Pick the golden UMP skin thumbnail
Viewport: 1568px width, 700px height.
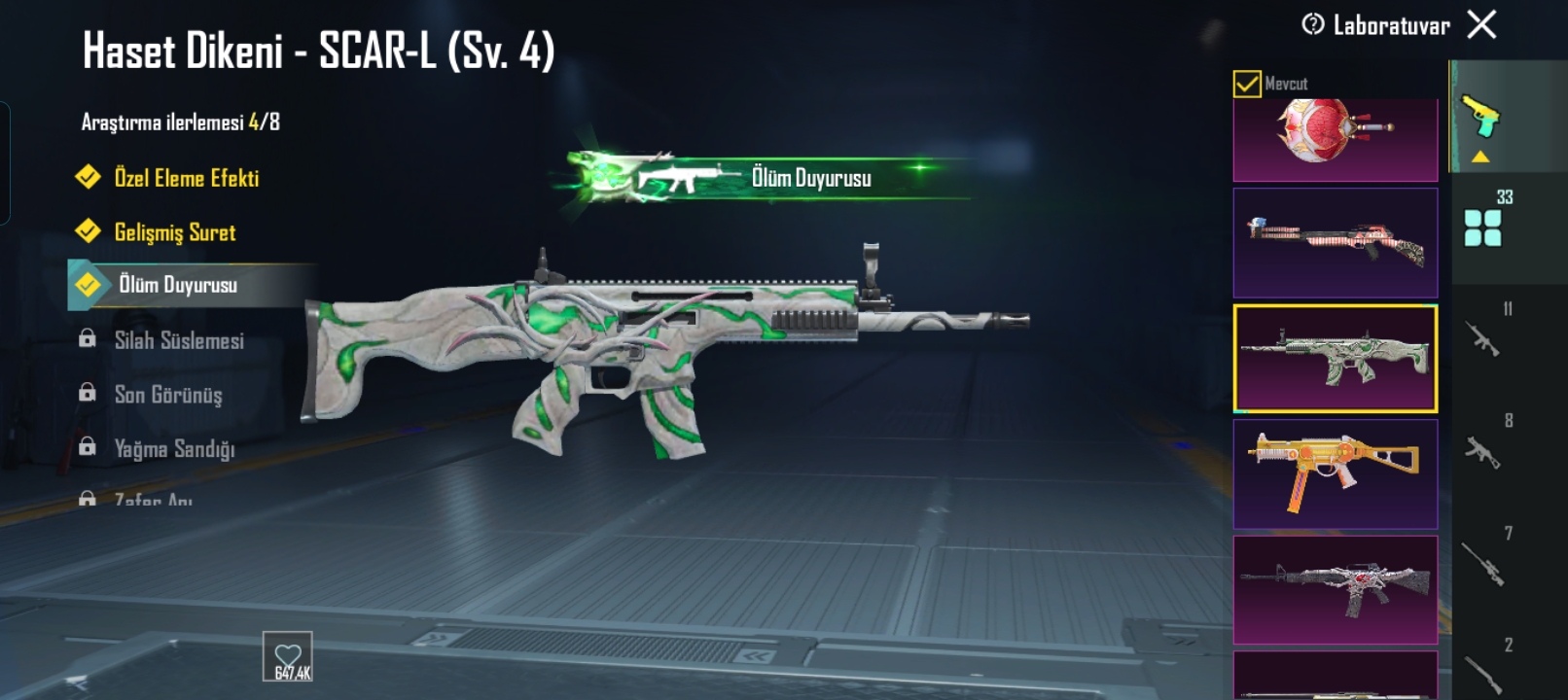point(1335,474)
